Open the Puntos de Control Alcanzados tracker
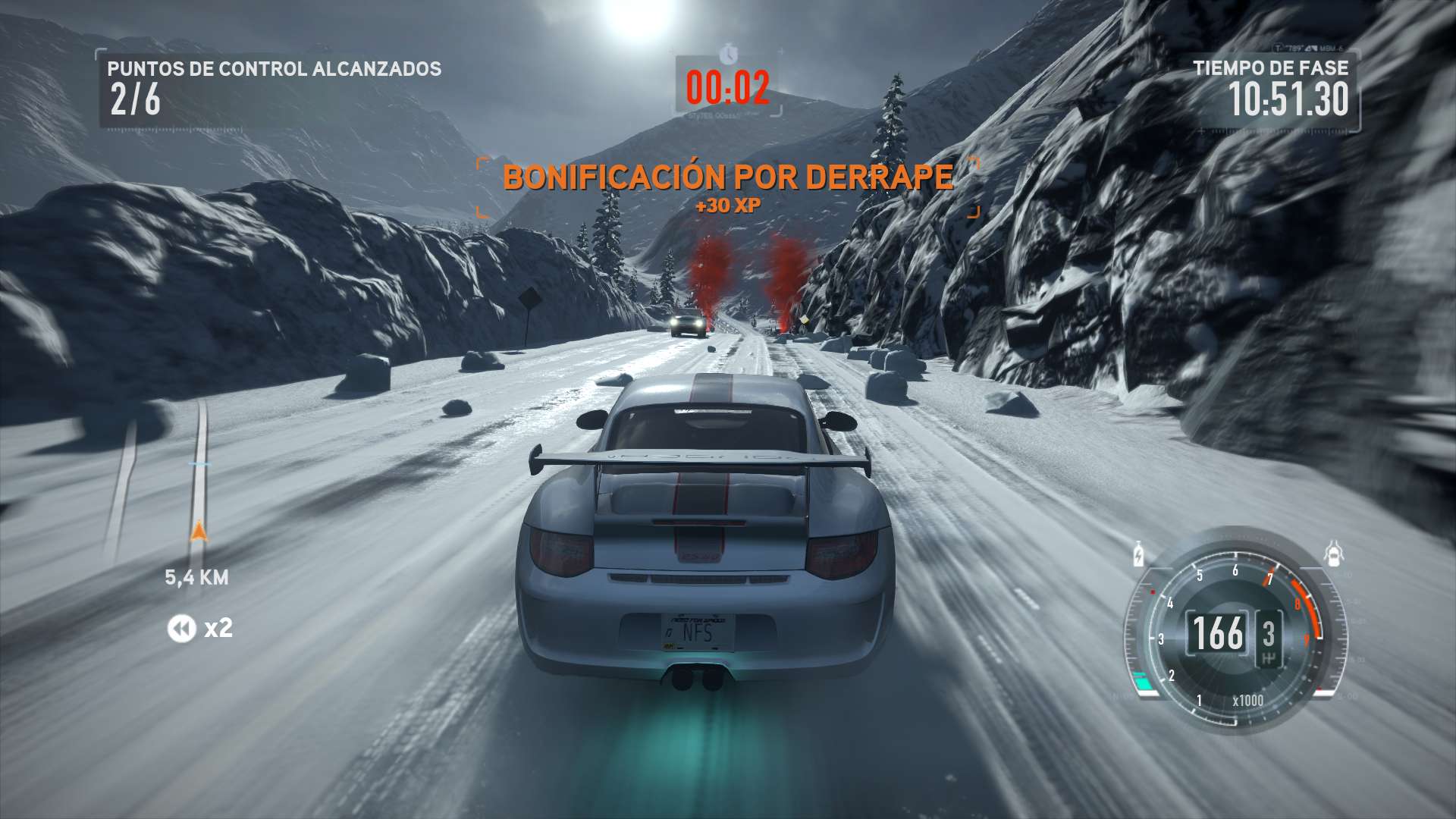The height and width of the screenshot is (819, 1456). (x=273, y=89)
